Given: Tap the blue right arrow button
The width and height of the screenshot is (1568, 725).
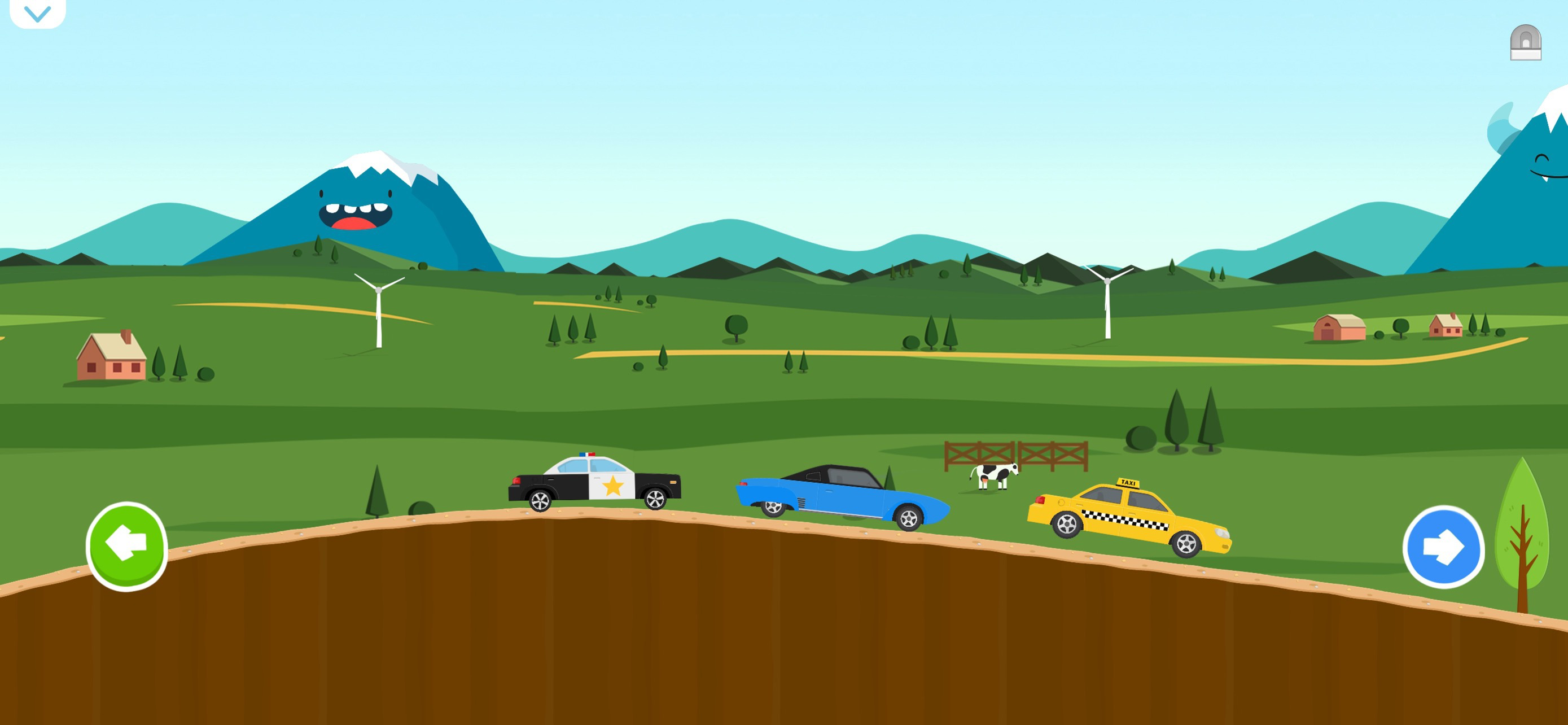Looking at the screenshot, I should 1443,546.
